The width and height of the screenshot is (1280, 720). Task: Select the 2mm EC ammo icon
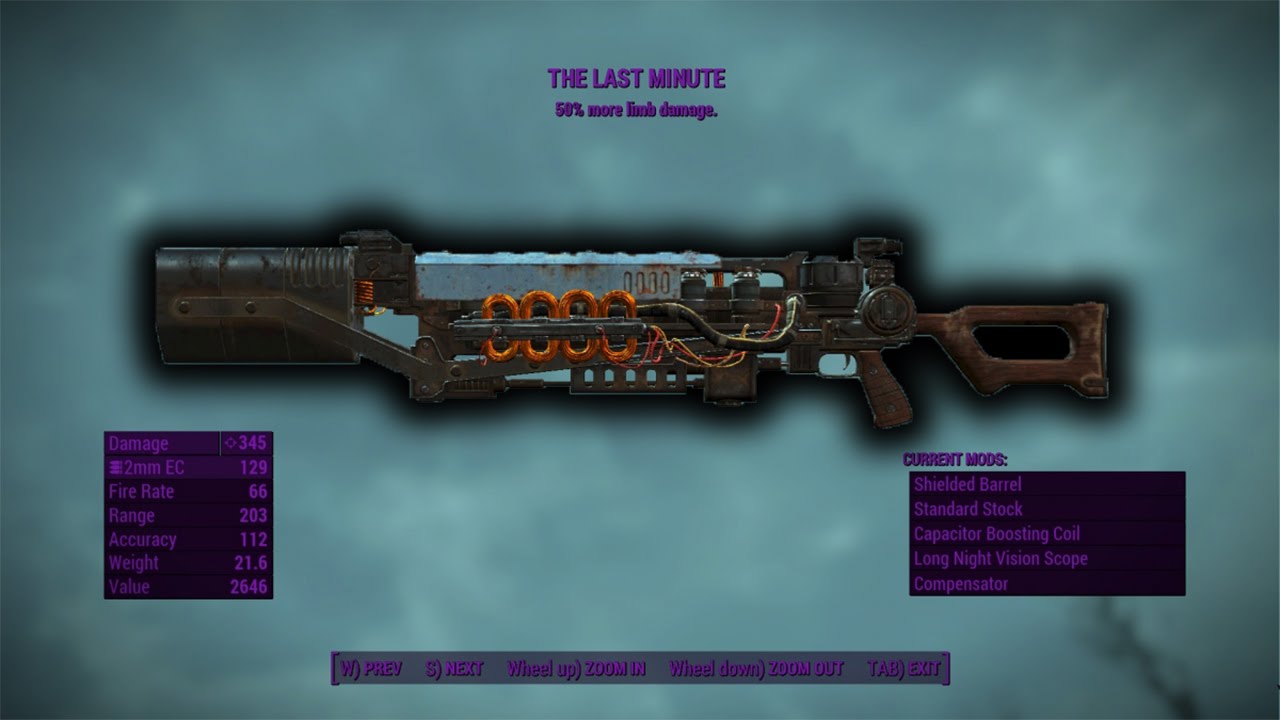(x=116, y=467)
